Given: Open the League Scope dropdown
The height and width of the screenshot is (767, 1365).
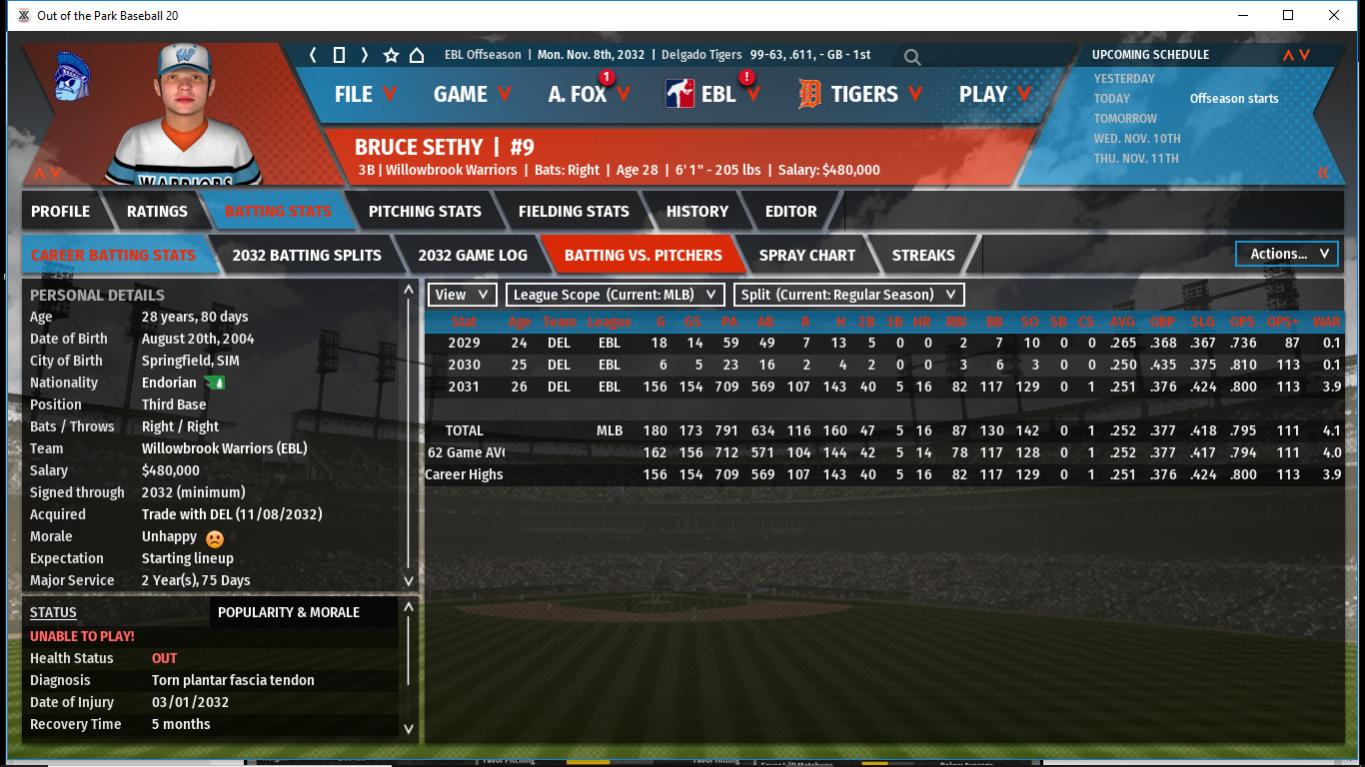Looking at the screenshot, I should click(615, 295).
